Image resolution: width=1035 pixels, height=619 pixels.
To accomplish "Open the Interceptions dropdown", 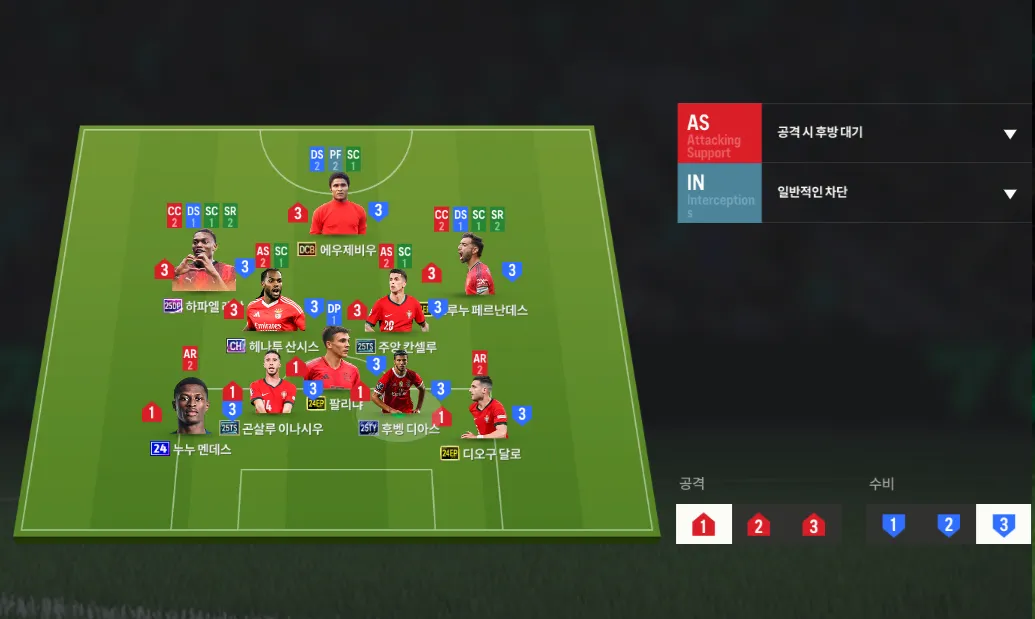I will click(1009, 194).
